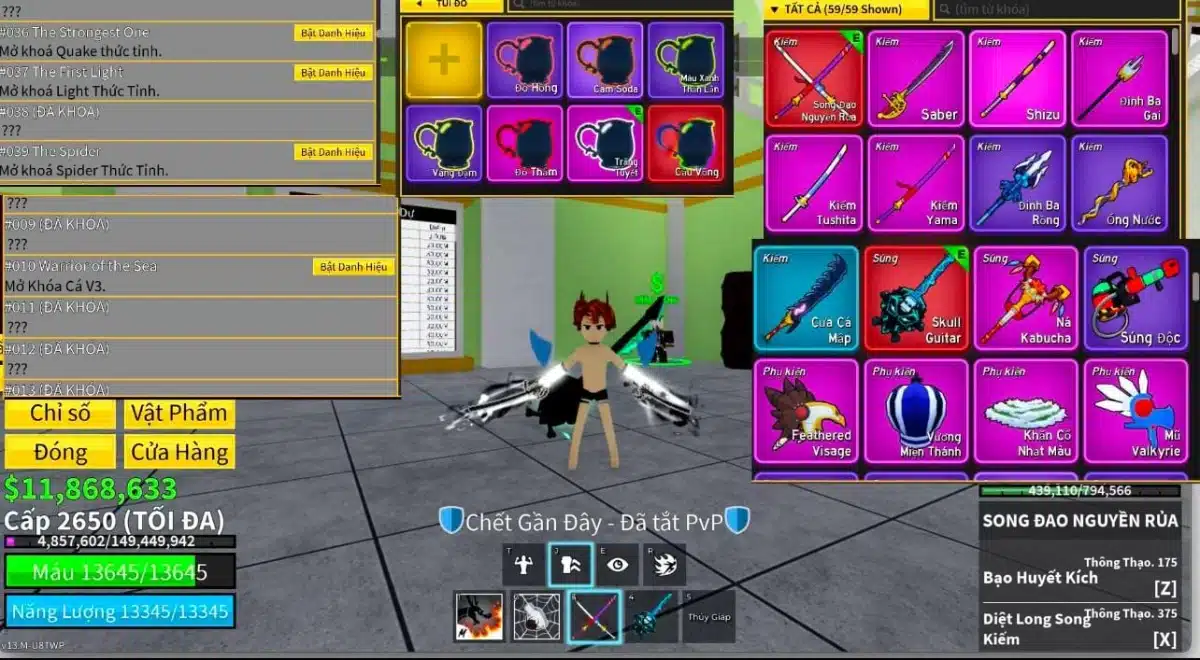This screenshot has width=1200, height=660.
Task: Open the TẤT CẢ inventory filter dropdown
Action: pyautogui.click(x=846, y=10)
